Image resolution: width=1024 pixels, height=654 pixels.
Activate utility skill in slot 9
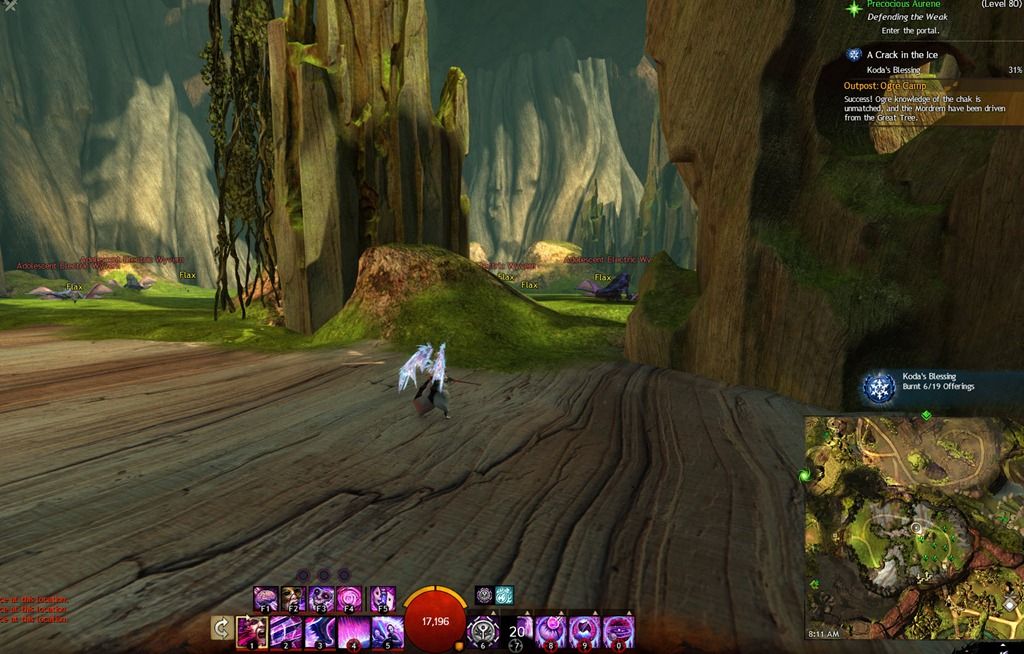click(585, 632)
